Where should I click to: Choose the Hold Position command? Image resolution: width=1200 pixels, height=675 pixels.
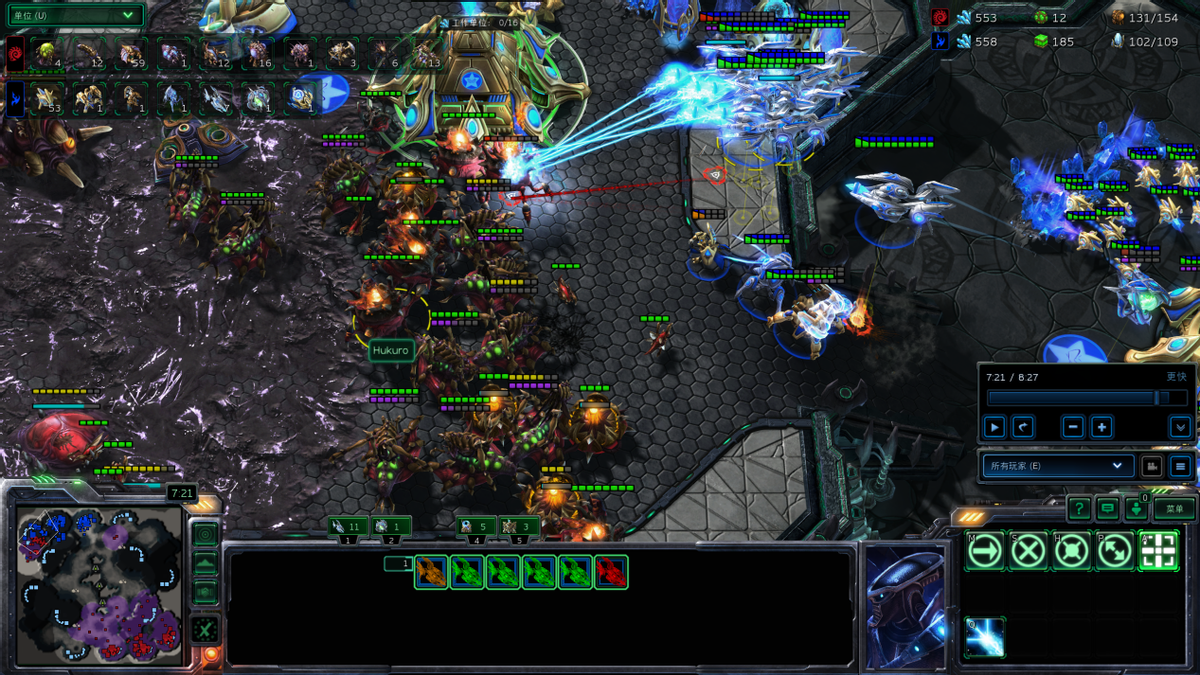pos(1071,551)
